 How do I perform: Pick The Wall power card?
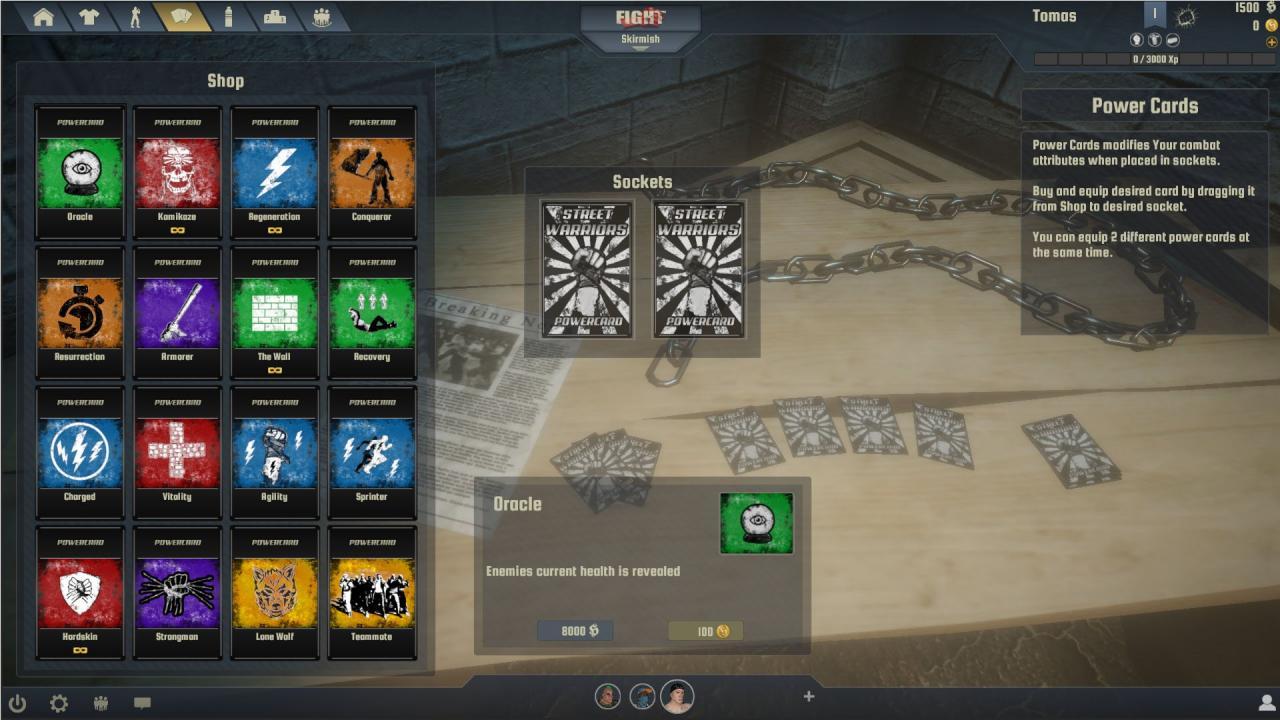pyautogui.click(x=274, y=312)
